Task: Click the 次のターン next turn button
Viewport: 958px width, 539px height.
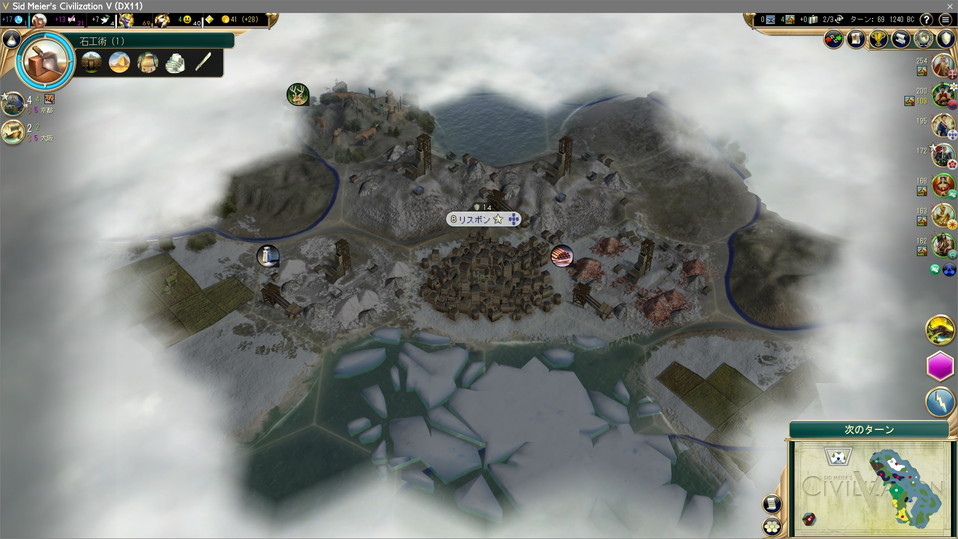Action: click(868, 429)
